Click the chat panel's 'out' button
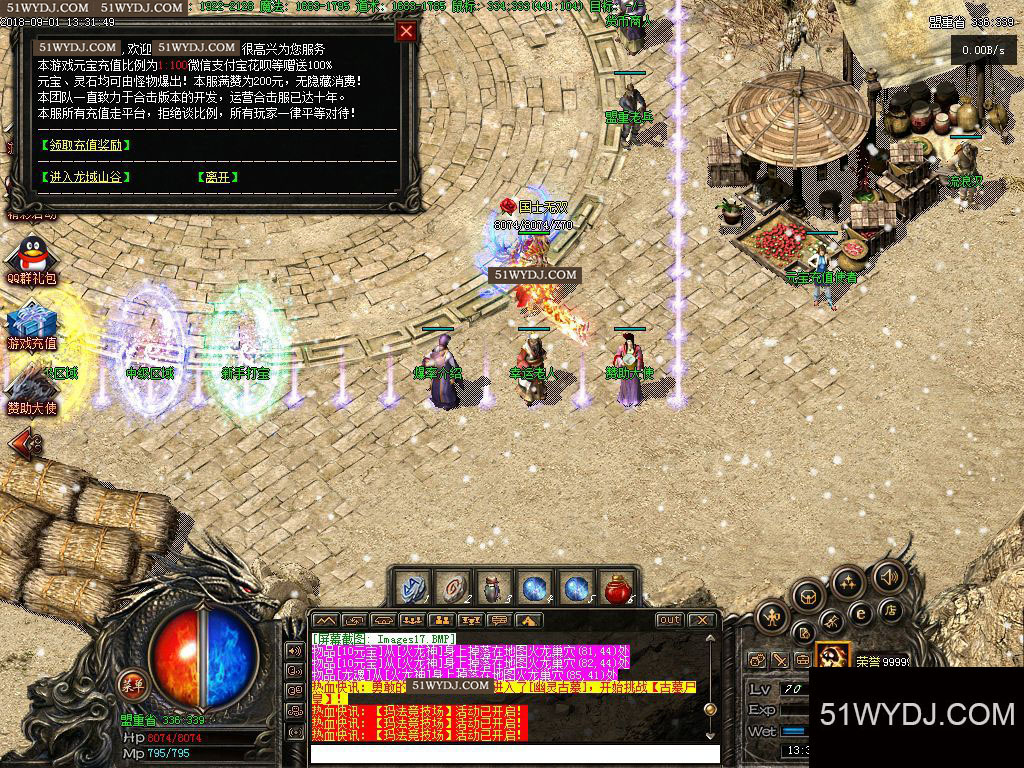Viewport: 1024px width, 768px height. (x=669, y=620)
